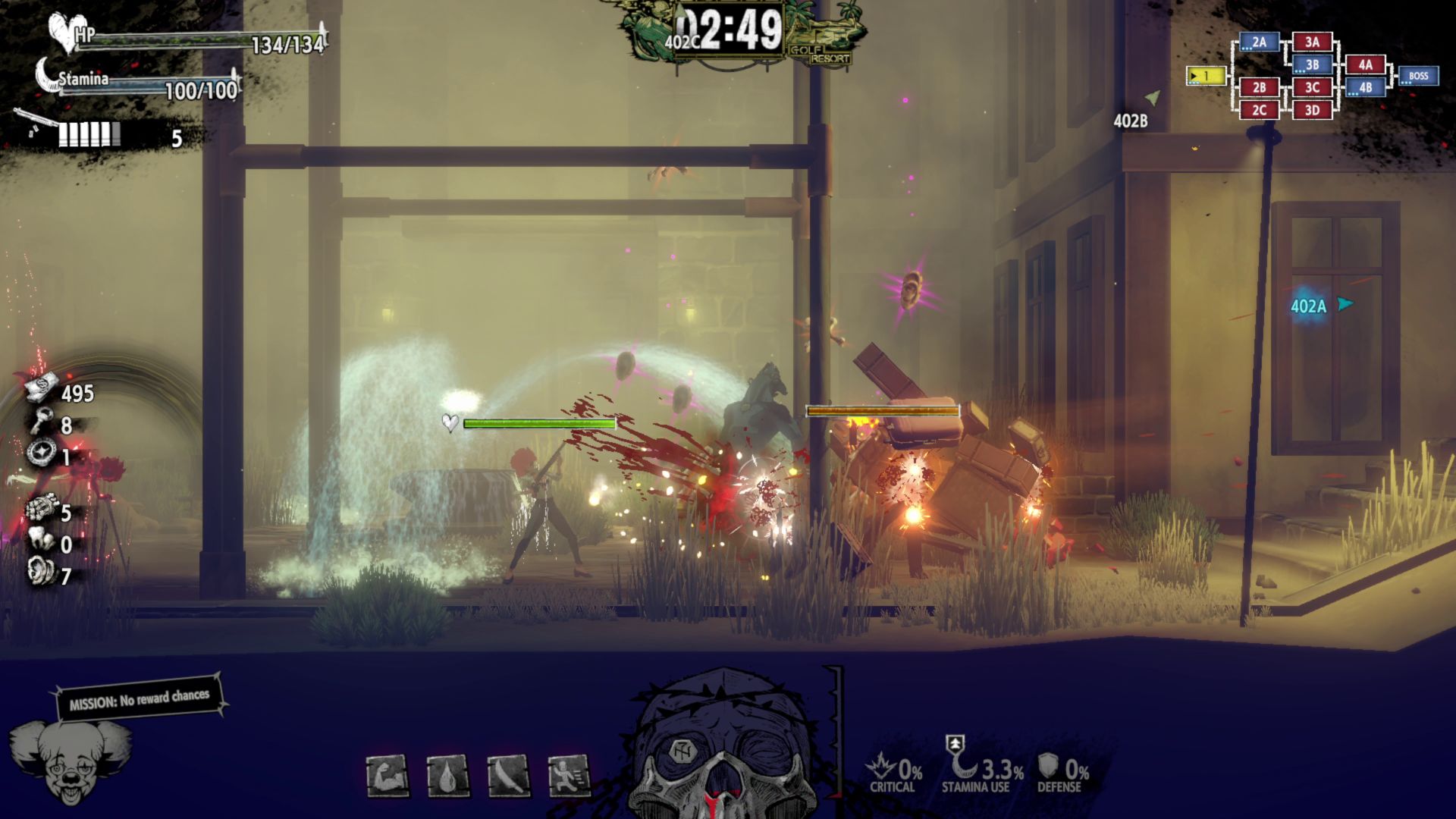Click the running figure skill icon
Viewport: 1456px width, 819px height.
(569, 775)
